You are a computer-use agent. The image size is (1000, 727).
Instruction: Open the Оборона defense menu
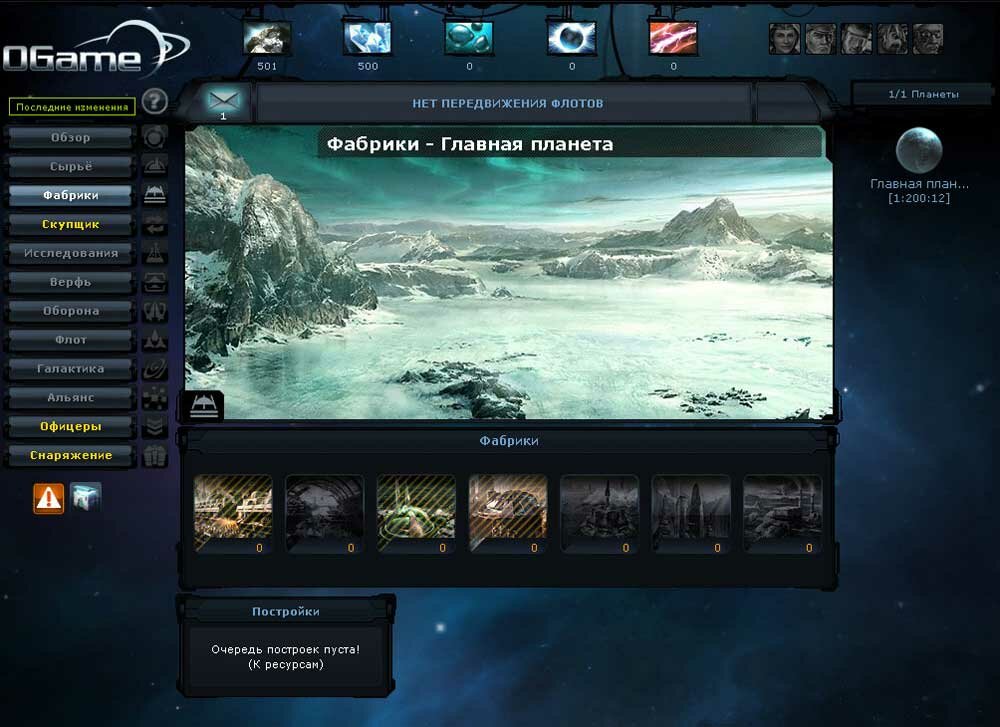70,311
